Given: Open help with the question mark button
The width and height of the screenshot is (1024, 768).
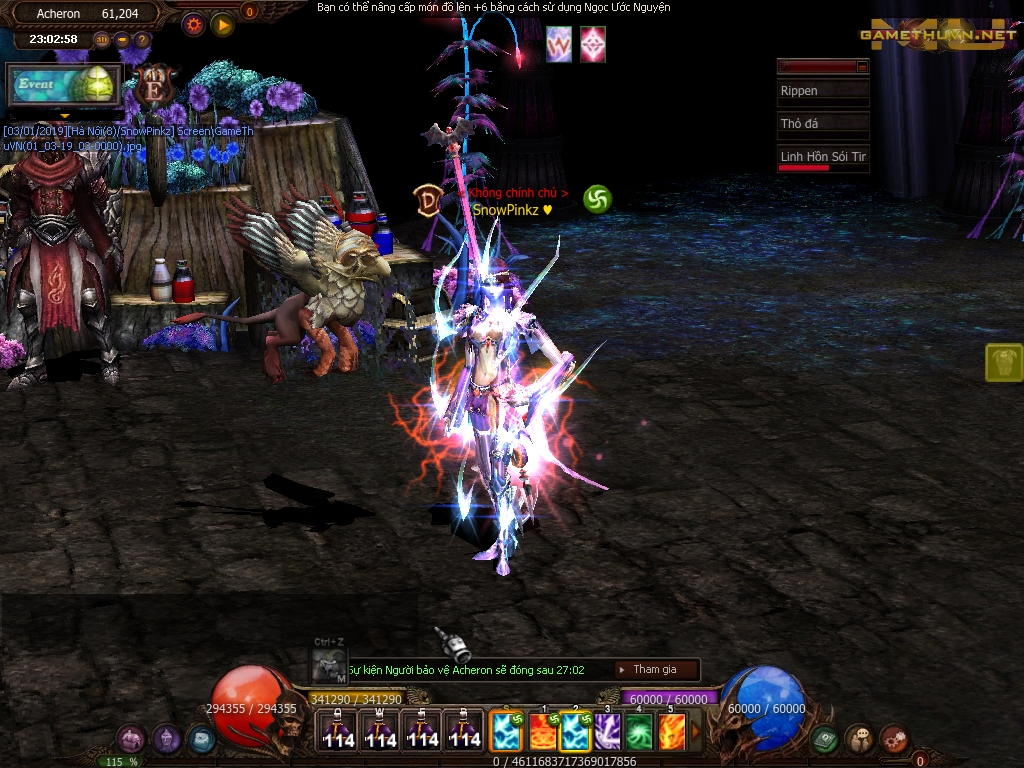Looking at the screenshot, I should [x=142, y=40].
